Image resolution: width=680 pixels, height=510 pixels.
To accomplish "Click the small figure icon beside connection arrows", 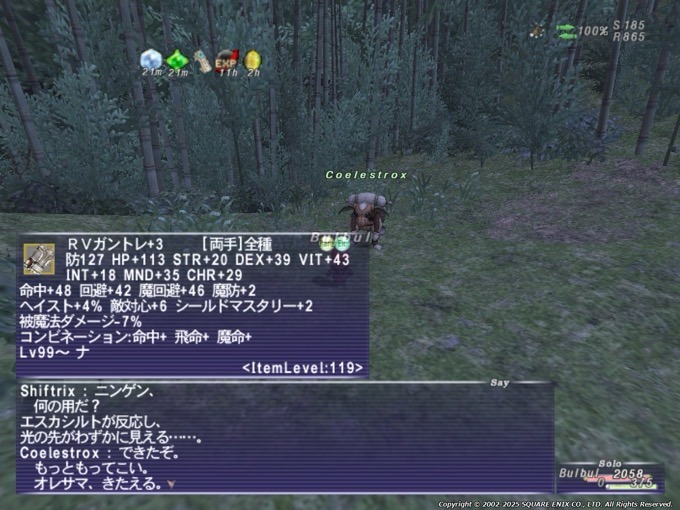I will [x=538, y=31].
